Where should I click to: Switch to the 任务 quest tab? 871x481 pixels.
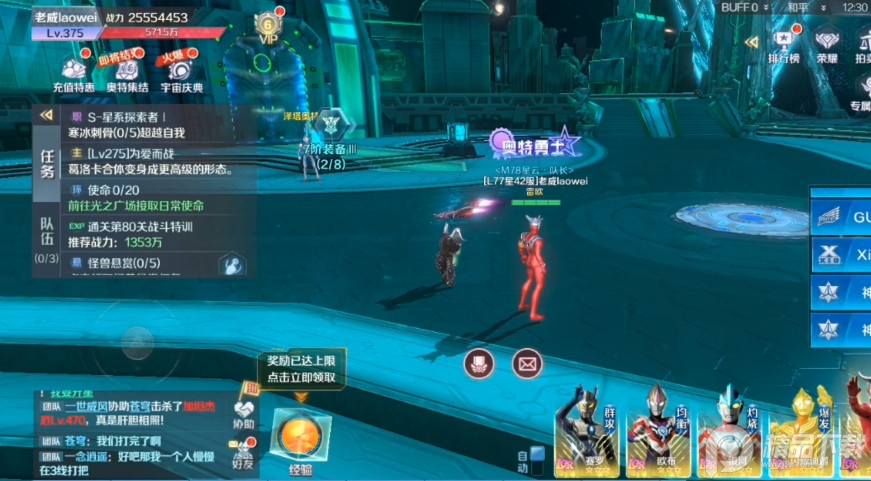47,164
